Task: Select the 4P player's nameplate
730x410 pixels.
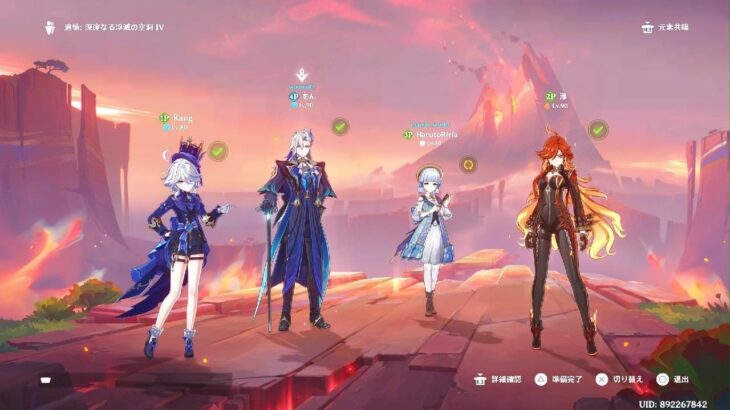Action: 301,97
